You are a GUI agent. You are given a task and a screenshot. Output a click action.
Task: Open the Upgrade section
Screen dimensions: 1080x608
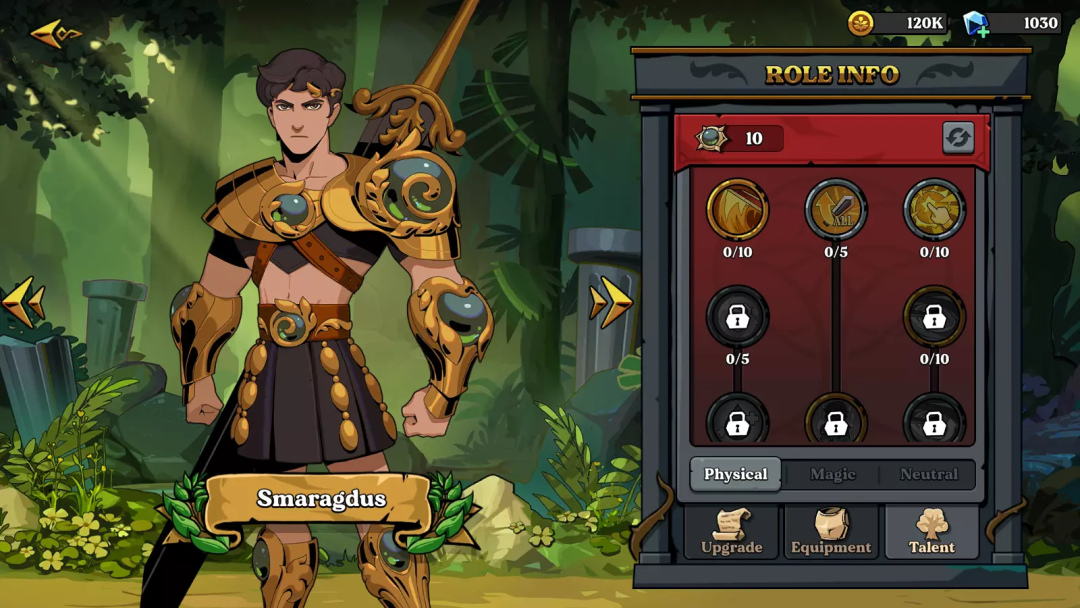[x=731, y=532]
